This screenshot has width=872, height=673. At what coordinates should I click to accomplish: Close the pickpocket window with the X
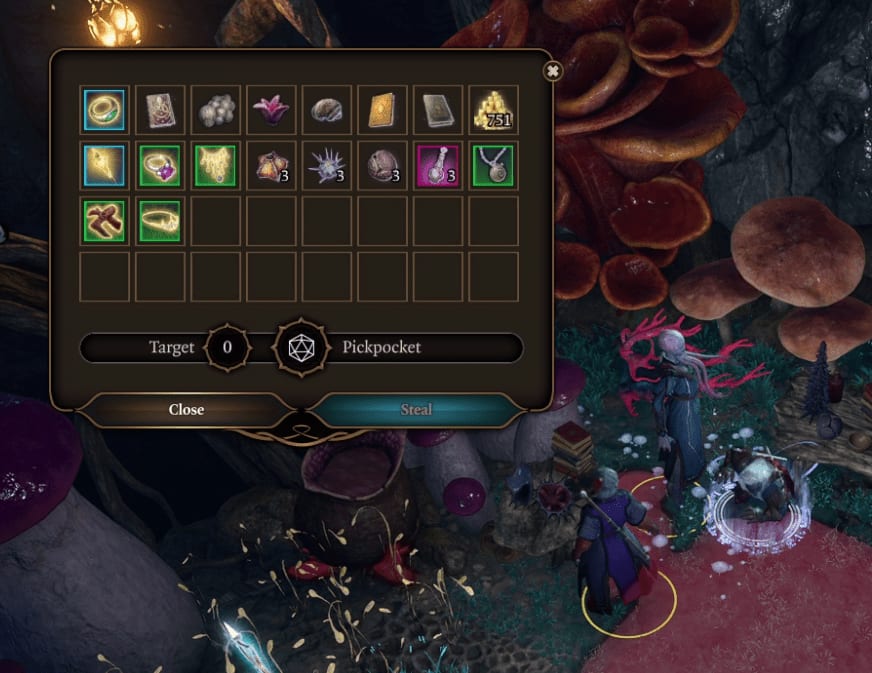[x=552, y=71]
